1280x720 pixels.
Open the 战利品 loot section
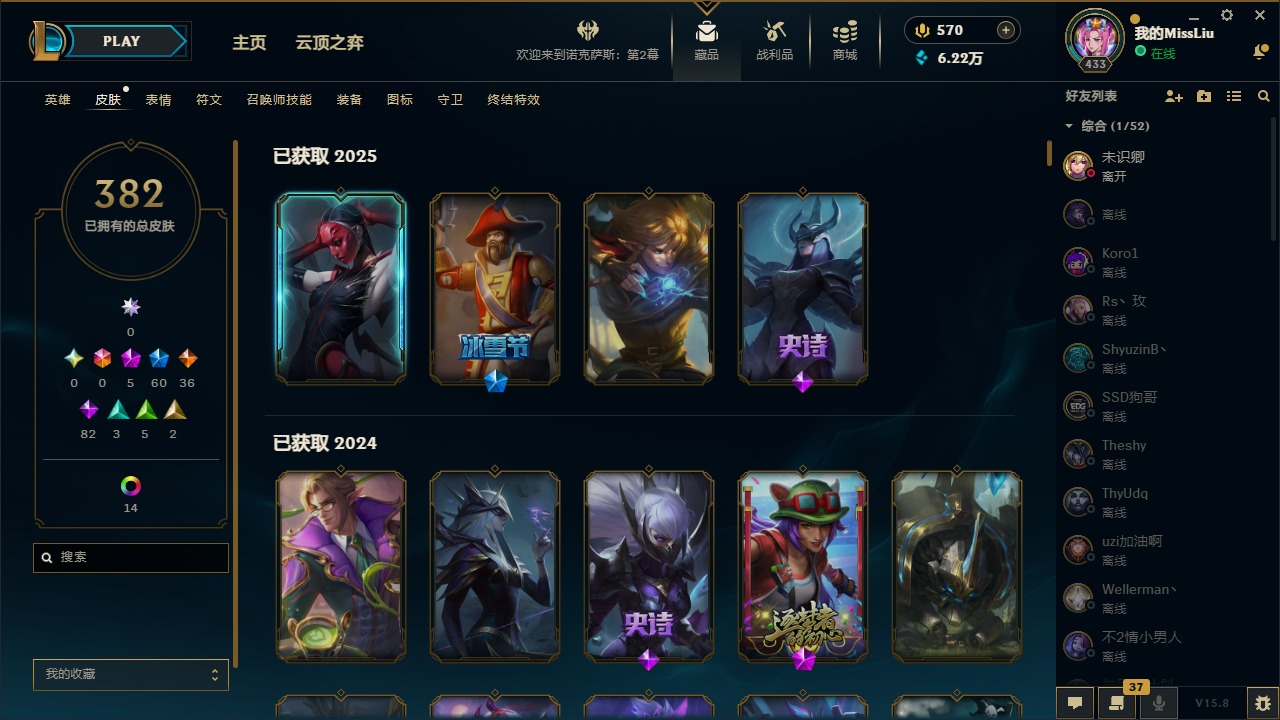tap(774, 41)
